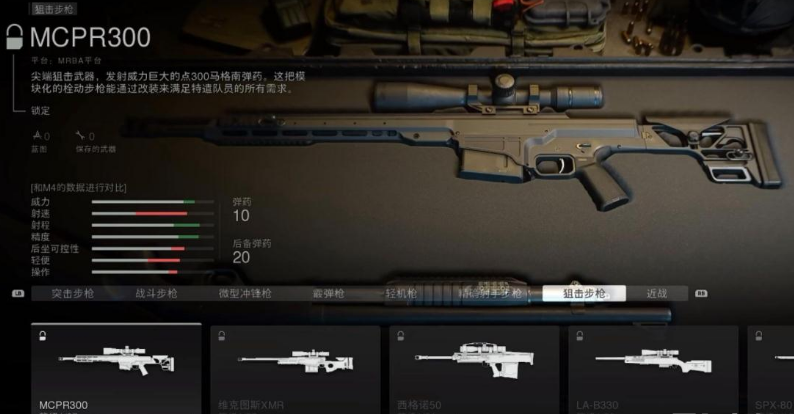Switch to the 近战 melee tab
This screenshot has height=414, width=794.
tap(657, 294)
